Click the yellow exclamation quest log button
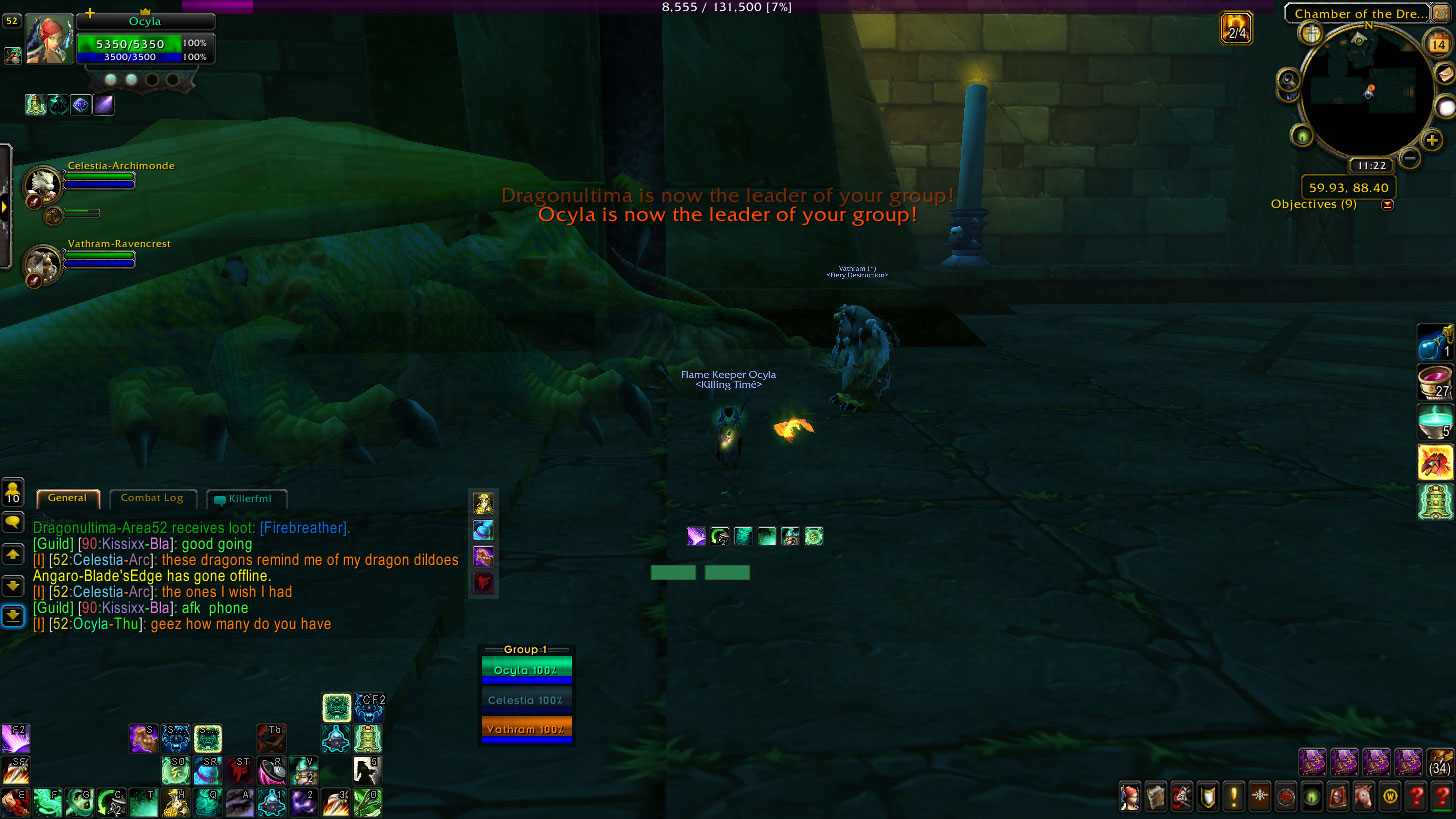Image resolution: width=1456 pixels, height=819 pixels. (1234, 797)
